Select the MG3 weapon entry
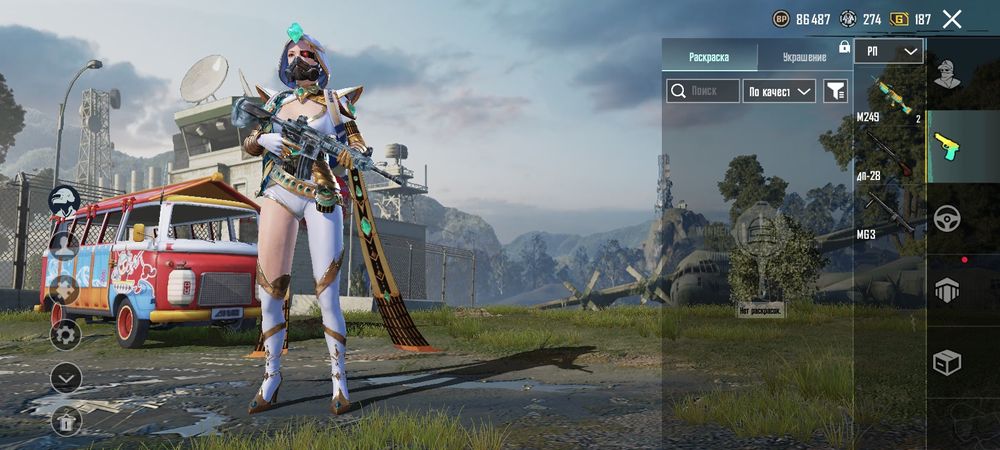 click(889, 212)
